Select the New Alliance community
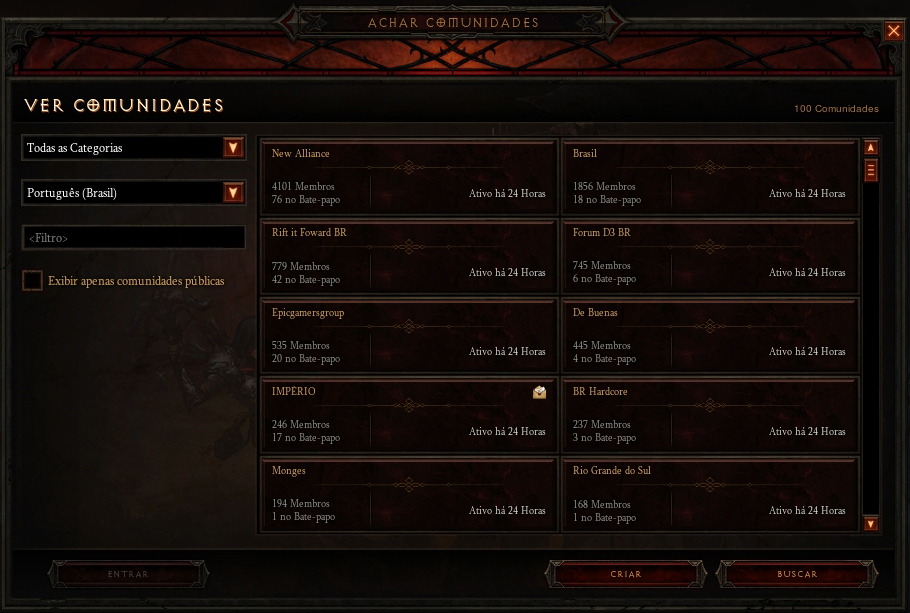The height and width of the screenshot is (613, 910). pos(408,177)
